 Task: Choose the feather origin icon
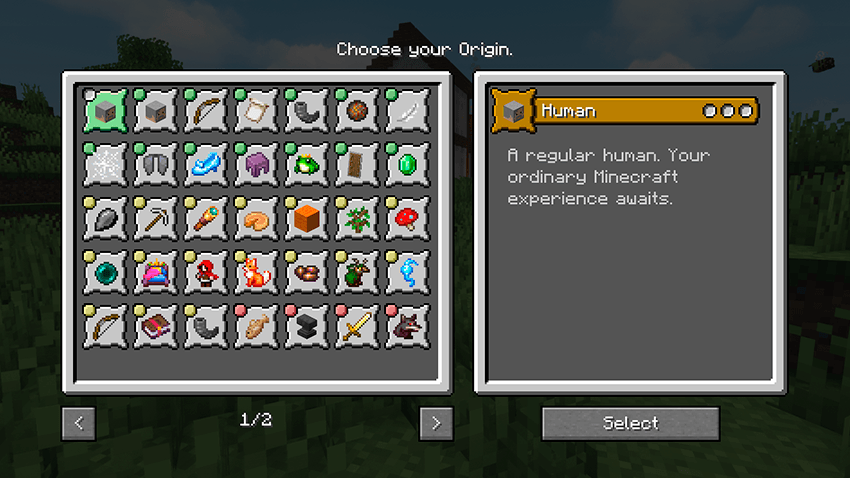pyautogui.click(x=408, y=110)
